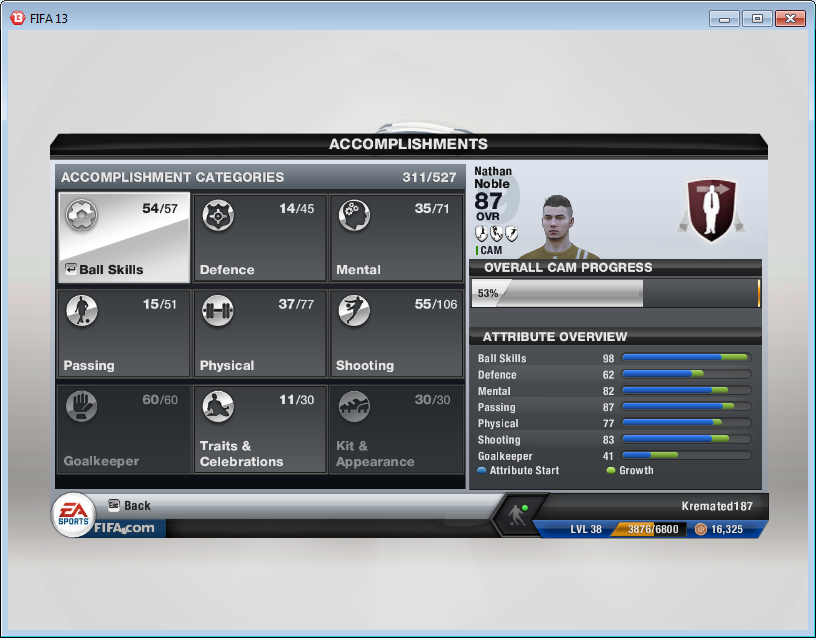The height and width of the screenshot is (638, 816).
Task: Choose the Mental accomplishment category
Action: 396,238
